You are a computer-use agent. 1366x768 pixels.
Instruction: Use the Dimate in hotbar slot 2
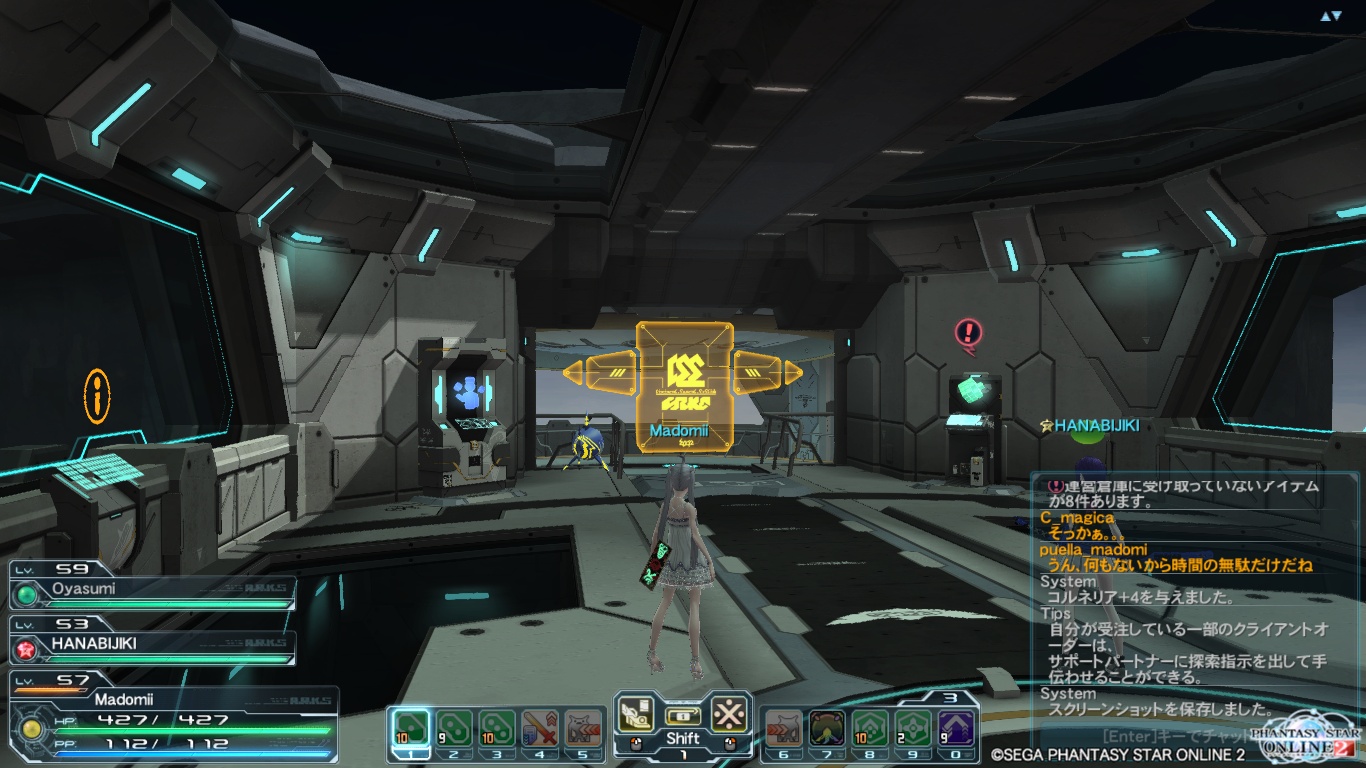click(454, 727)
